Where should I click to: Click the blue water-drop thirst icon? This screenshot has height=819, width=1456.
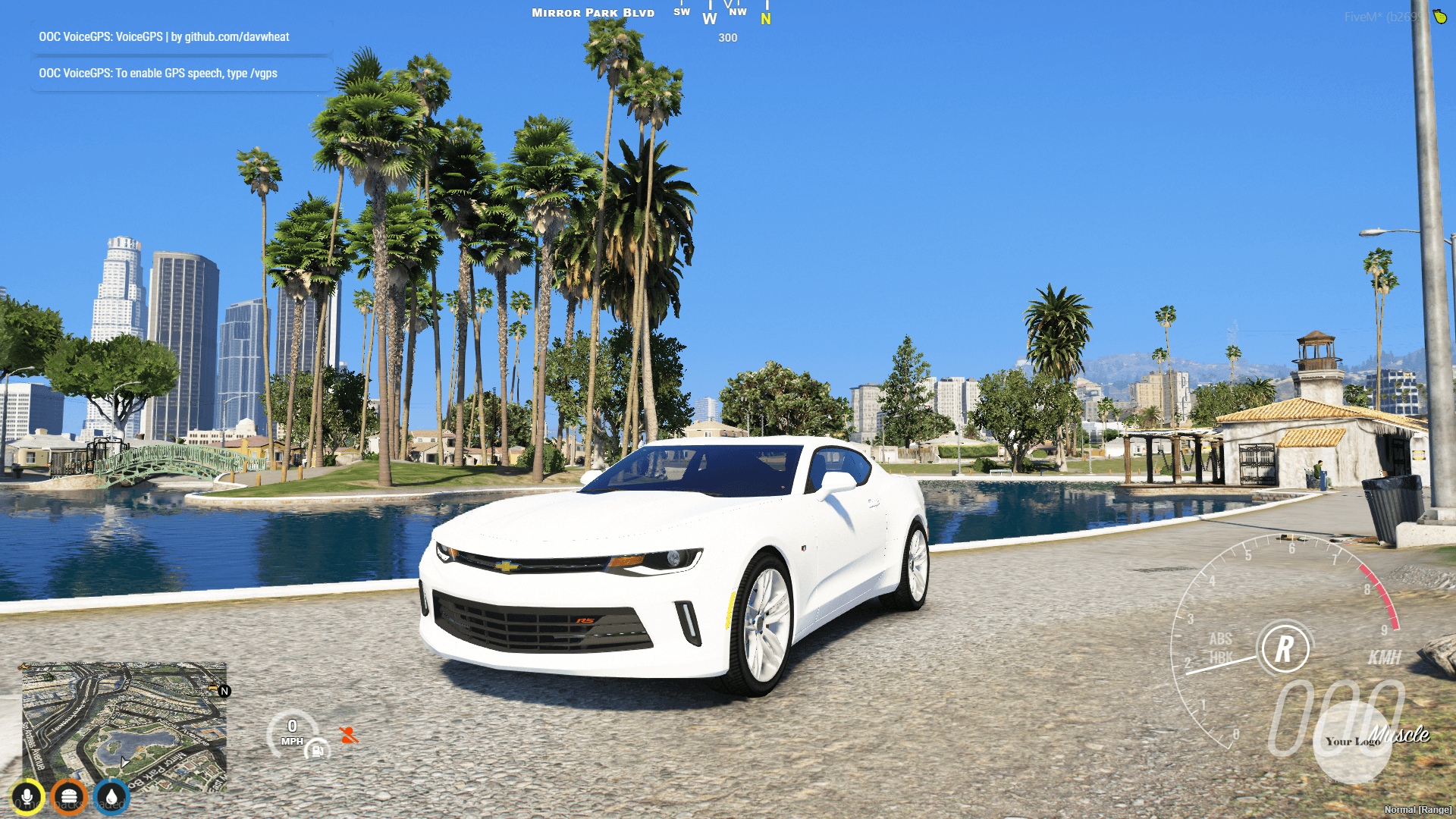[109, 796]
